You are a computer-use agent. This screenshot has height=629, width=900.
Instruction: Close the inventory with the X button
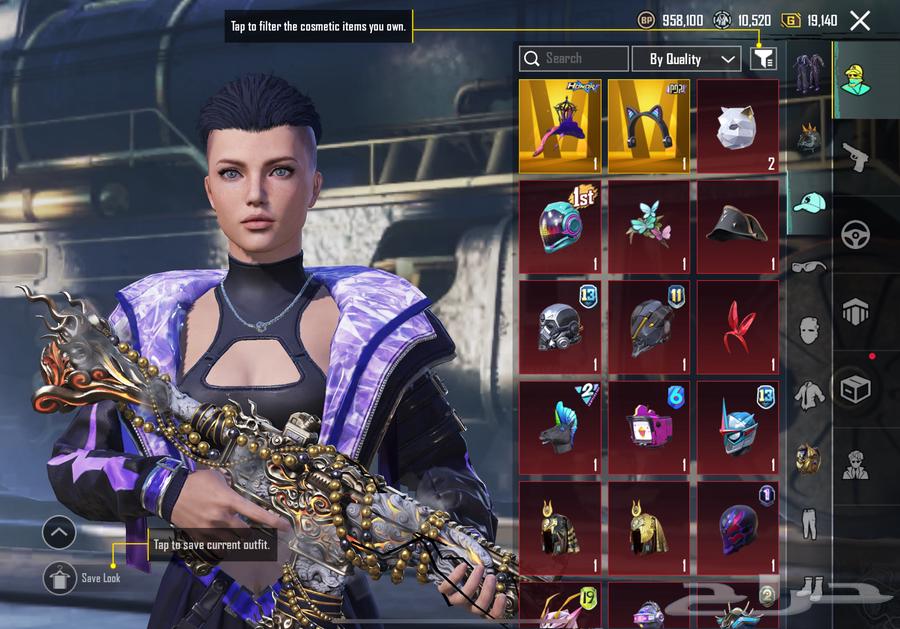tap(859, 20)
